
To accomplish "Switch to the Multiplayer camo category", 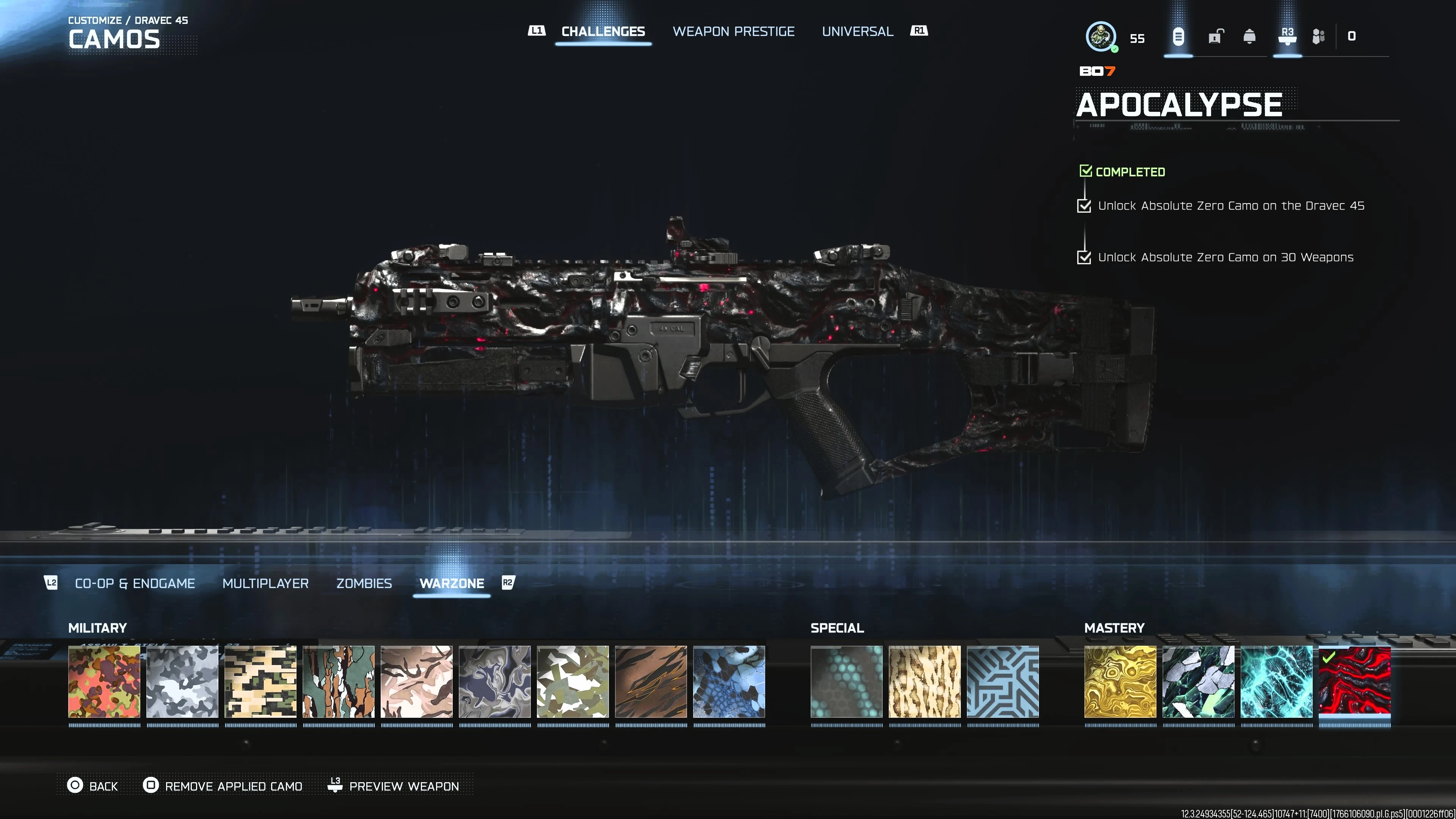I will click(x=266, y=583).
